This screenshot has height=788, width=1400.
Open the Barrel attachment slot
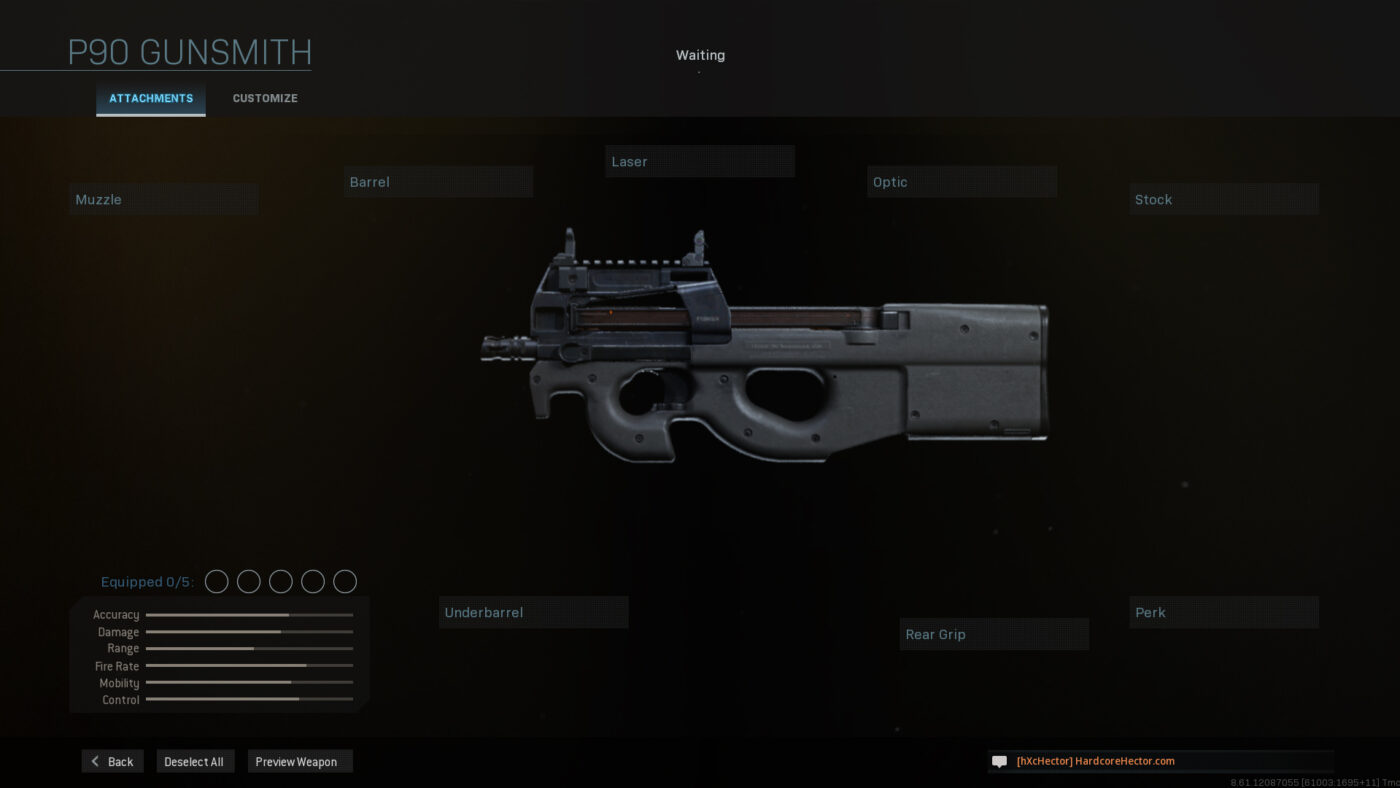tap(438, 181)
